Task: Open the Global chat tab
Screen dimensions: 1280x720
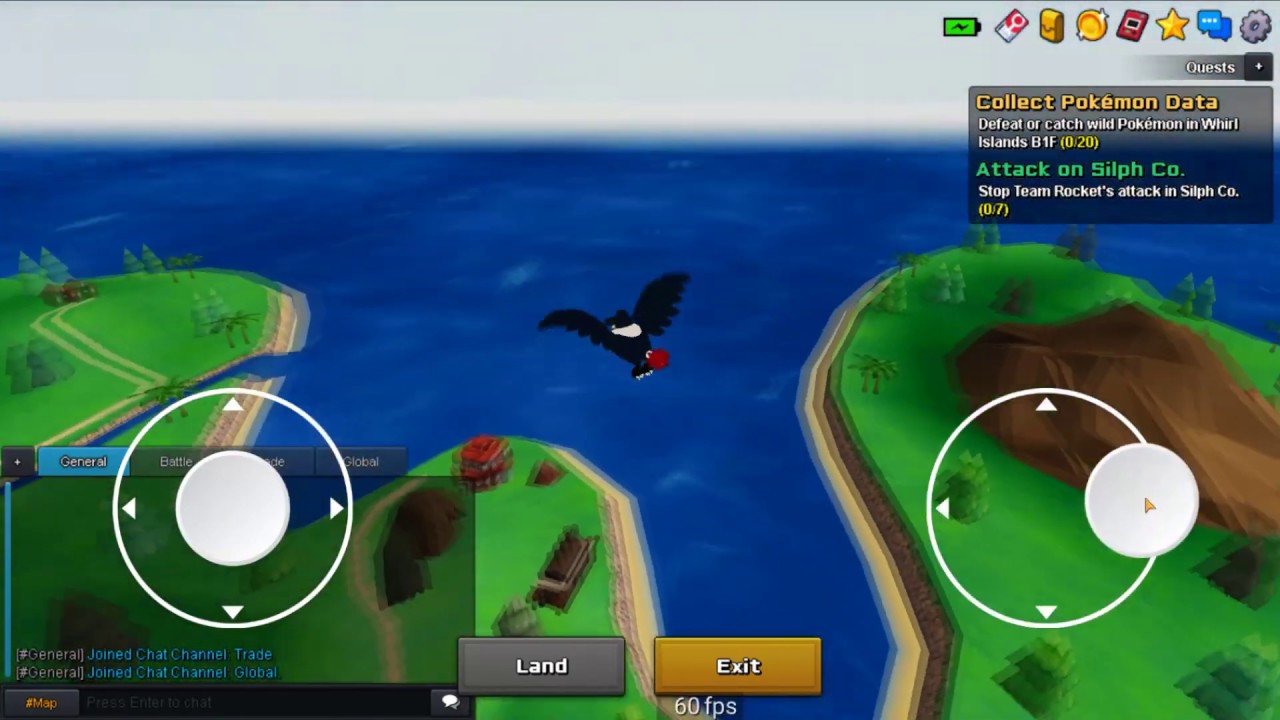Action: coord(360,461)
